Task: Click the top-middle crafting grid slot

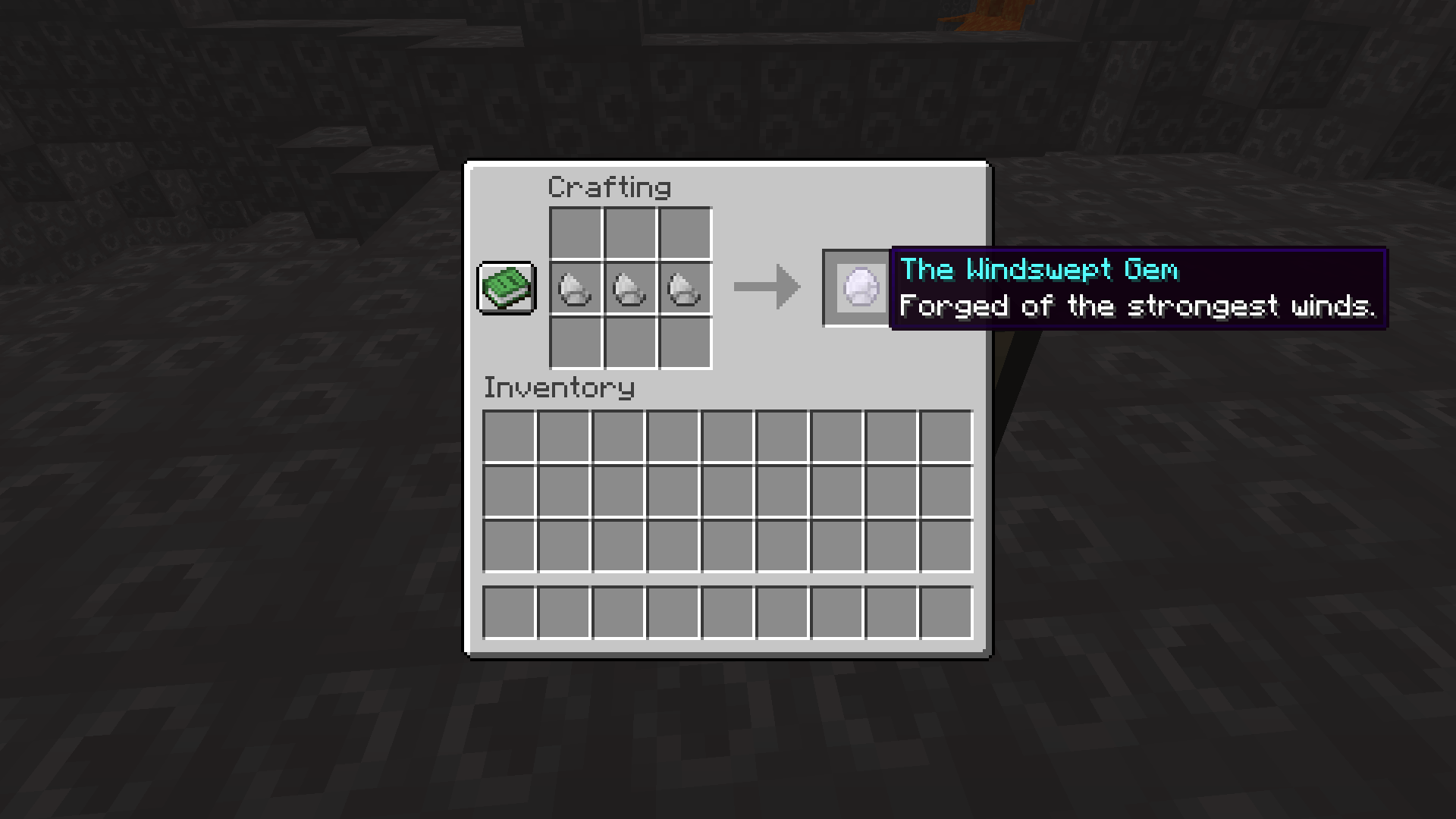Action: [x=629, y=234]
